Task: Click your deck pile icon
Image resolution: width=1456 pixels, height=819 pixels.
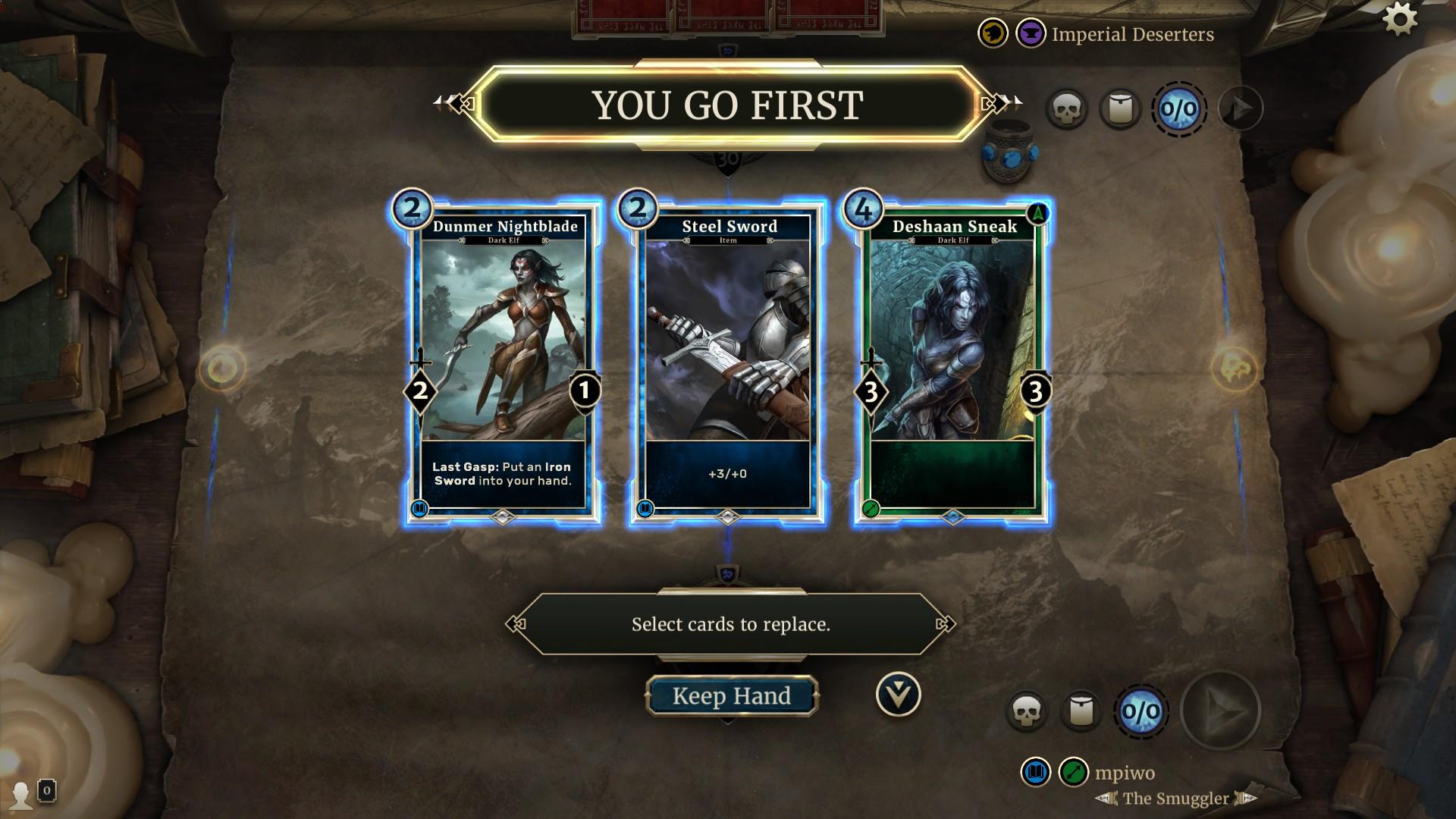Action: [1082, 711]
